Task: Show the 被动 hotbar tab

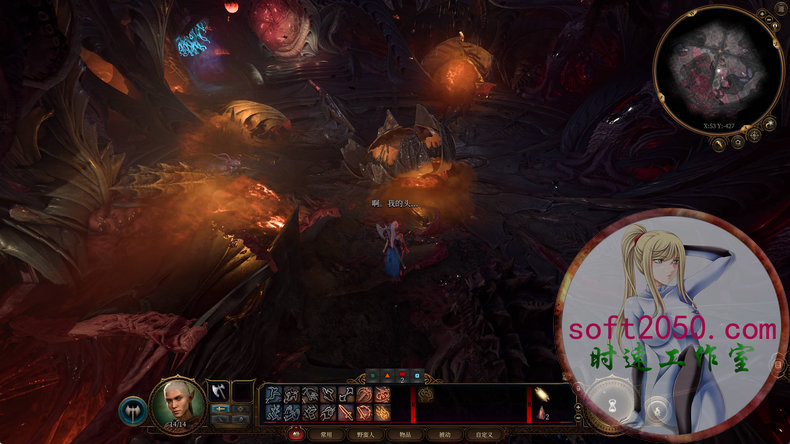Action: (x=445, y=435)
